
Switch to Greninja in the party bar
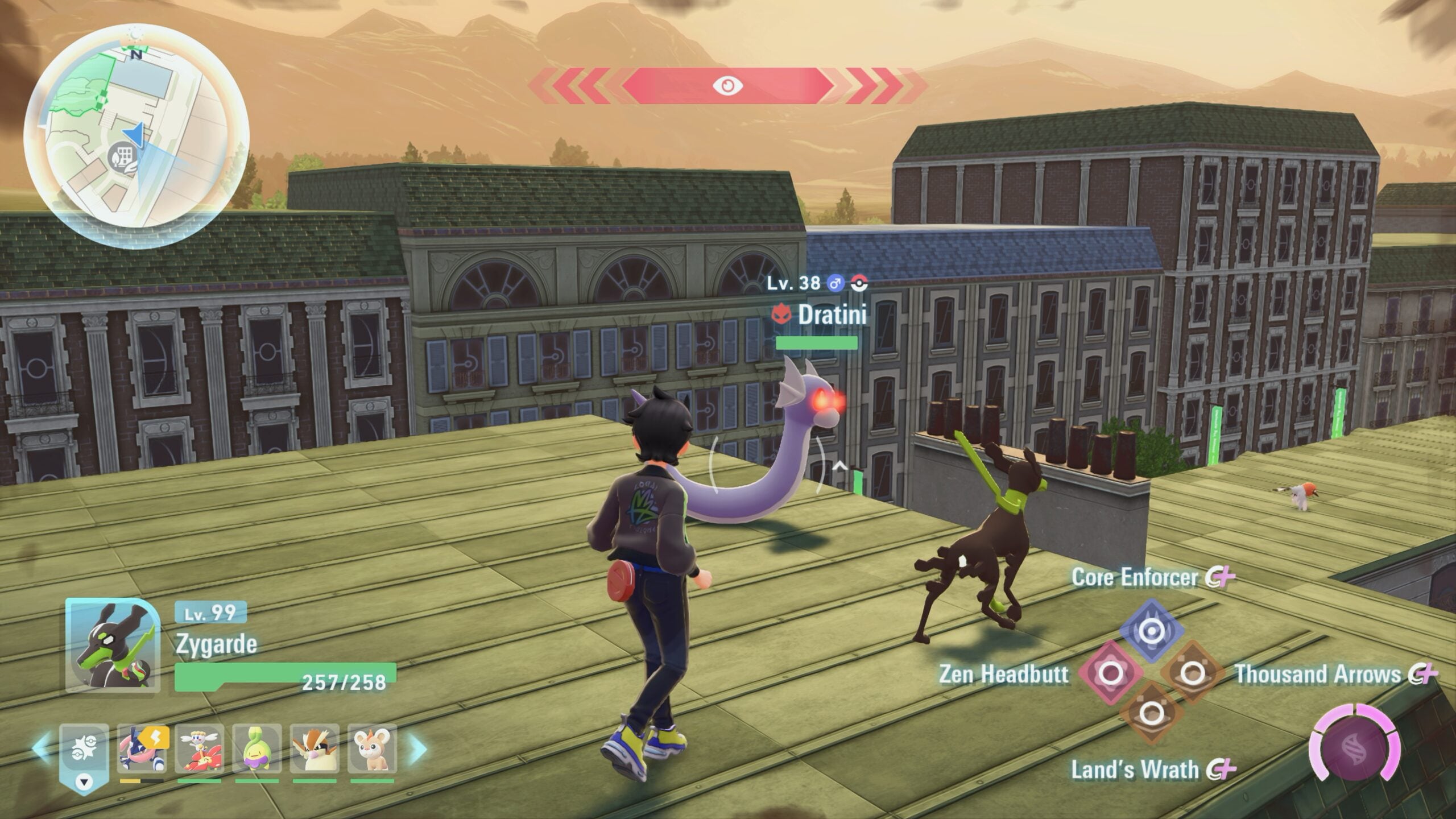click(x=142, y=748)
